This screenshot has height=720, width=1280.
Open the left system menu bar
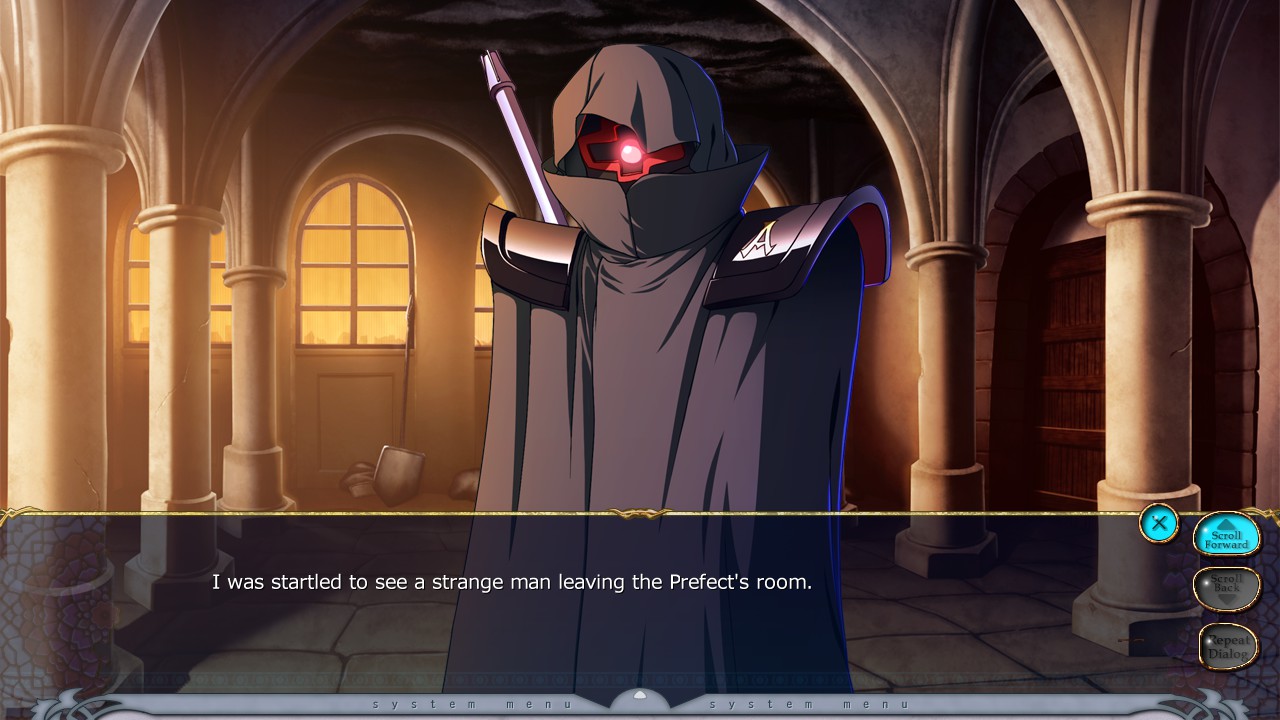470,704
